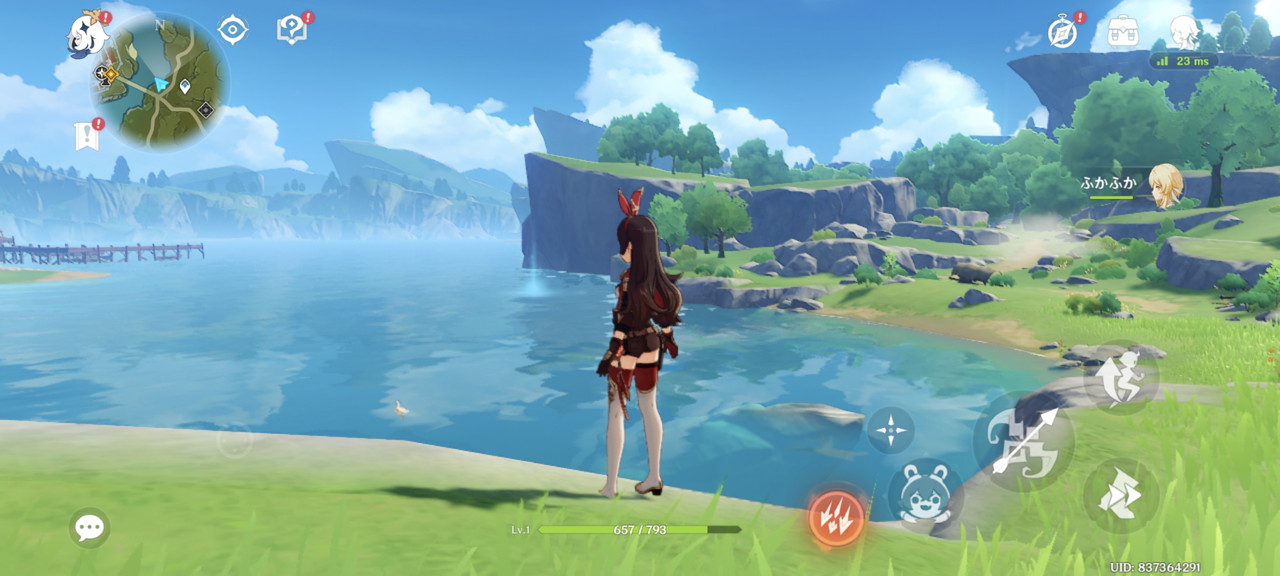
Task: Open the circular minimap
Action: click(162, 82)
